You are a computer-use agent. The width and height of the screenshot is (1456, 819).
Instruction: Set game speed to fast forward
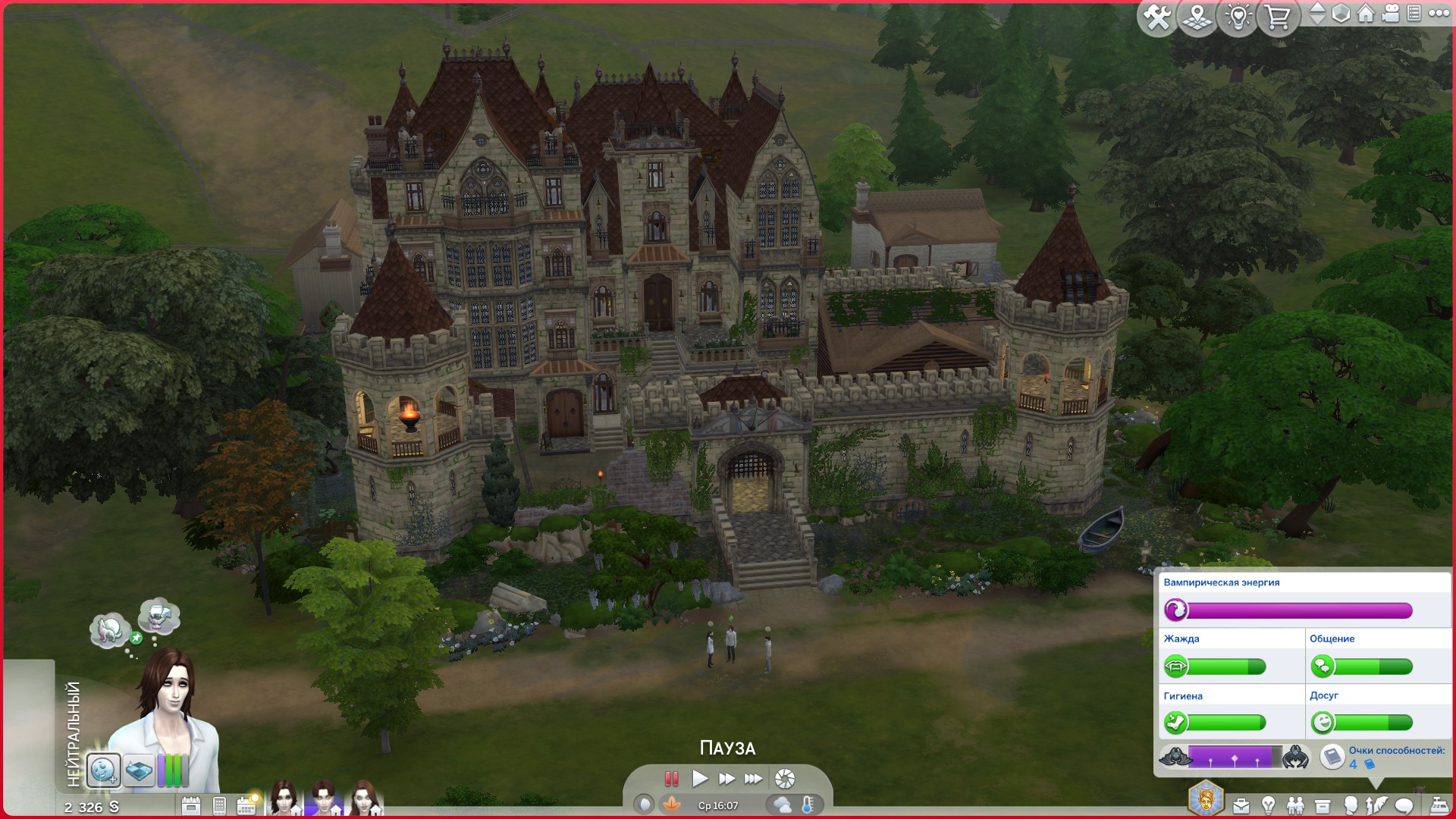coord(726,779)
